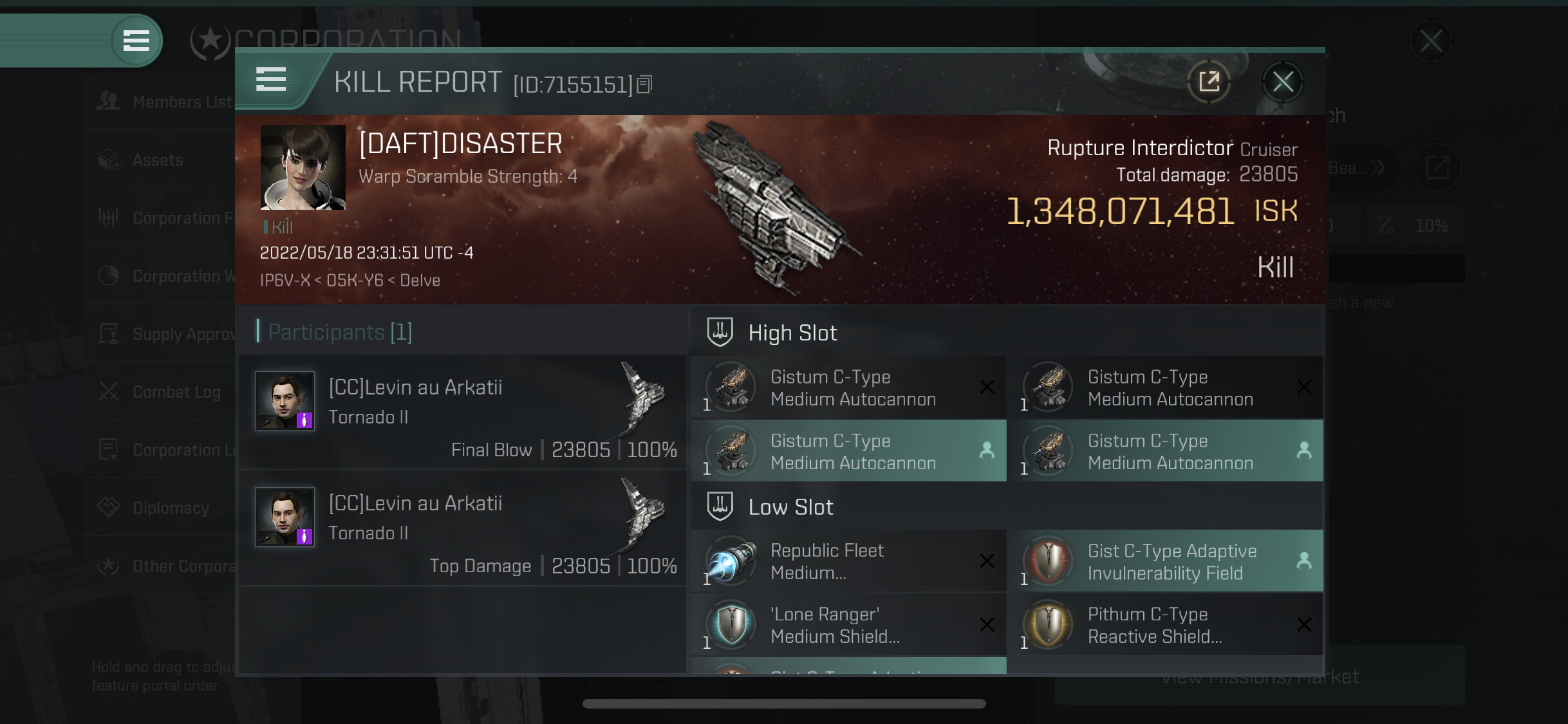The height and width of the screenshot is (724, 1568).
Task: Open corporation Assets
Action: tap(157, 160)
